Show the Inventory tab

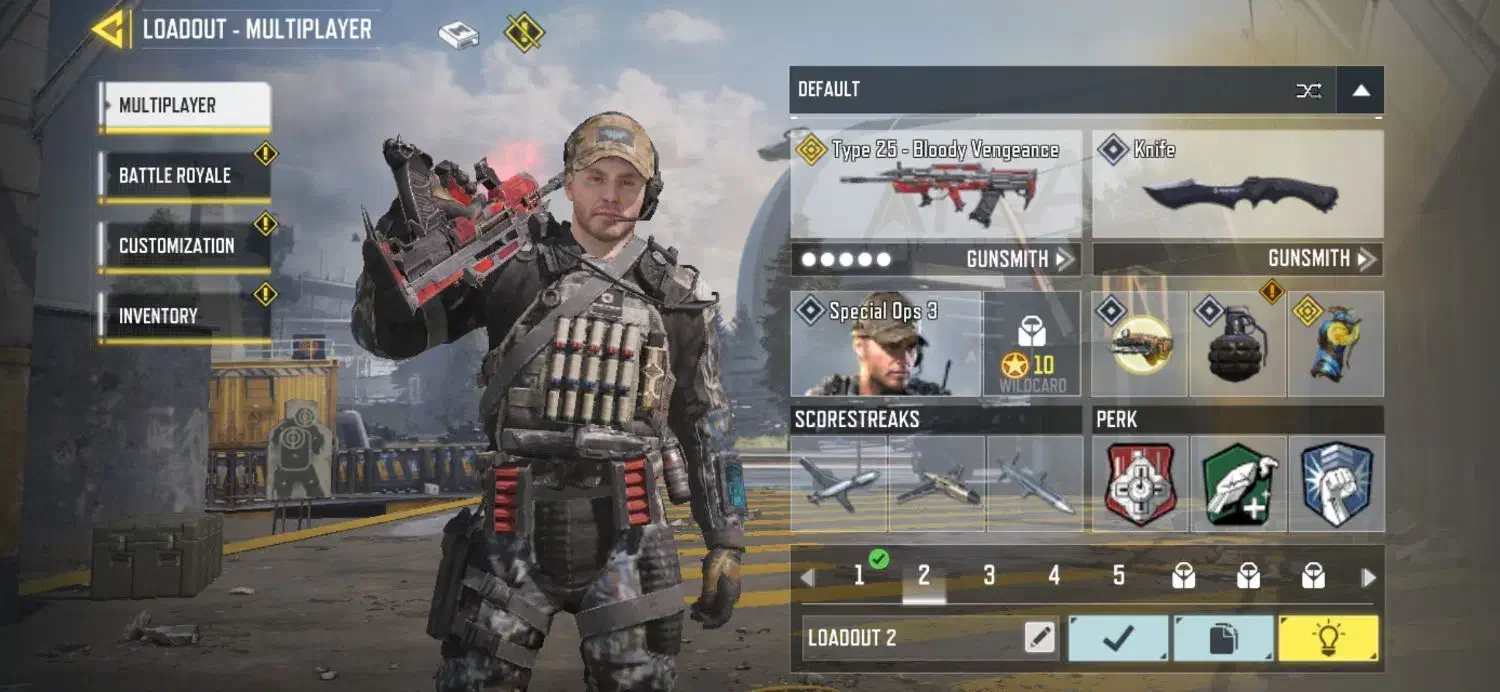(184, 316)
